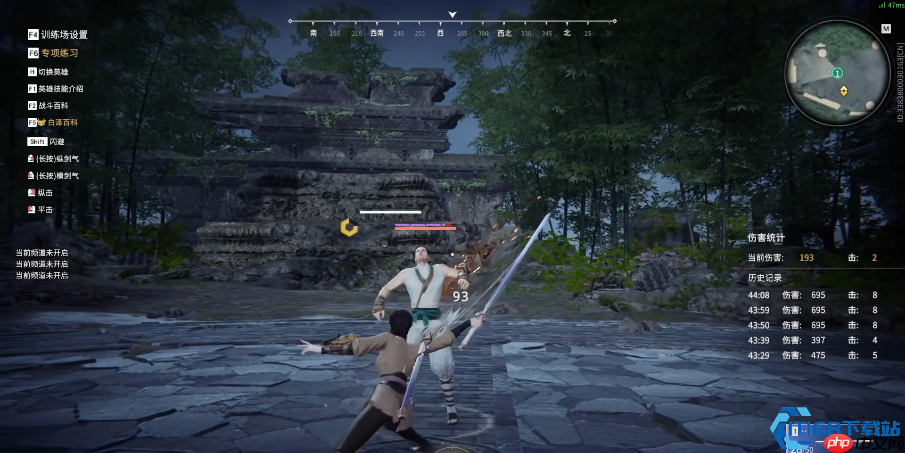This screenshot has width=905, height=453.
Task: Select the green number 1 minimap marker
Action: pos(838,73)
